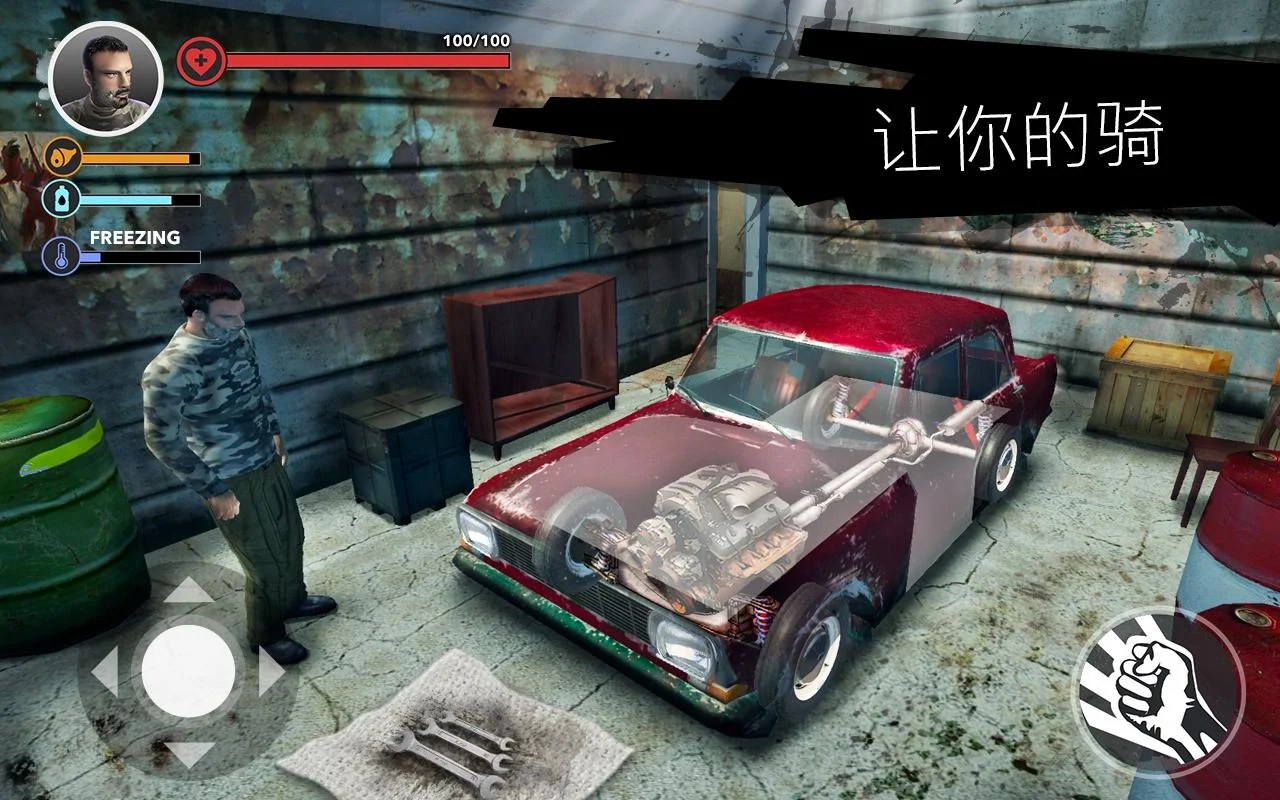
Task: Tap the water bottle thirst icon
Action: [62, 197]
